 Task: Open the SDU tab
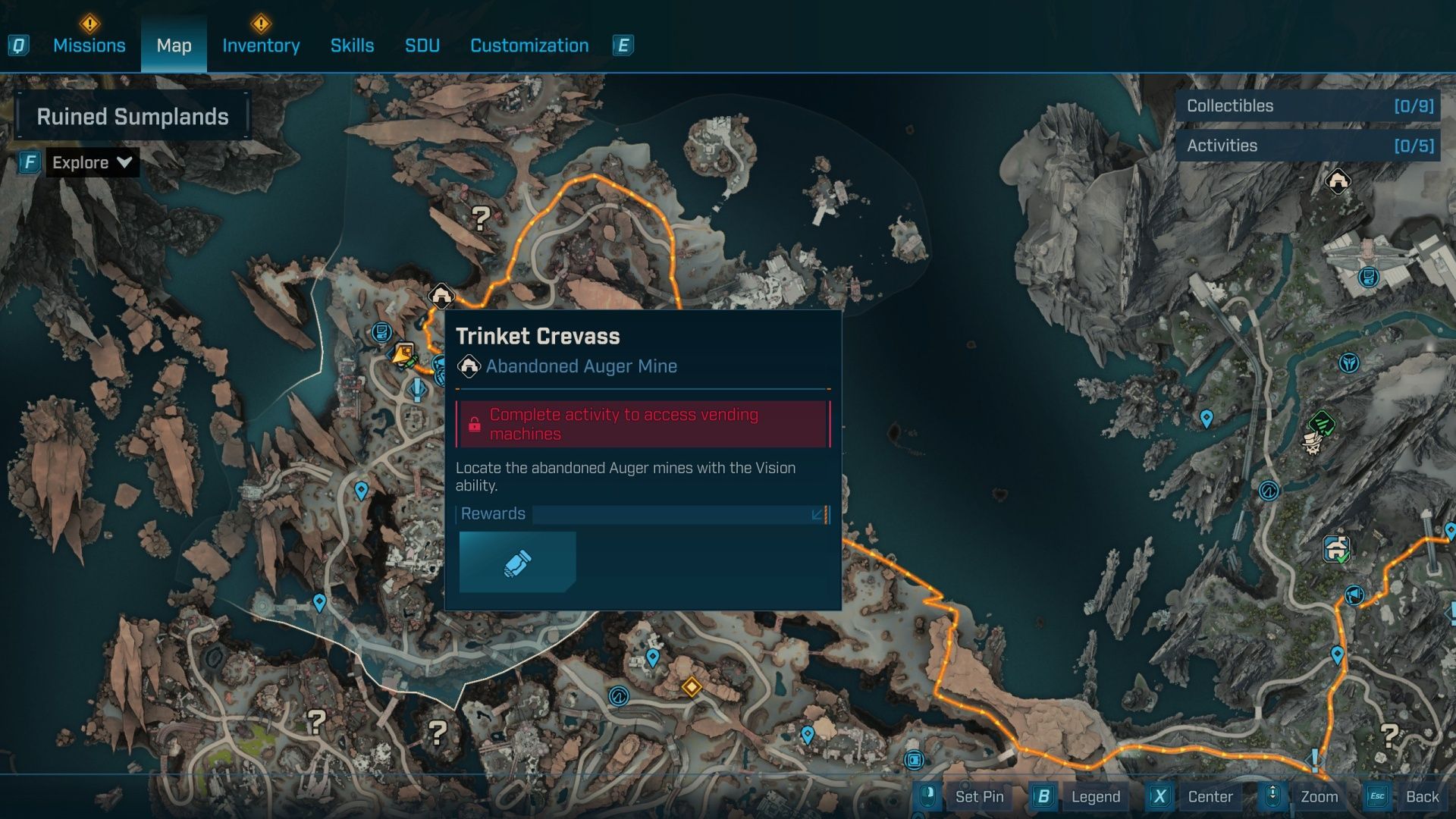(x=422, y=45)
